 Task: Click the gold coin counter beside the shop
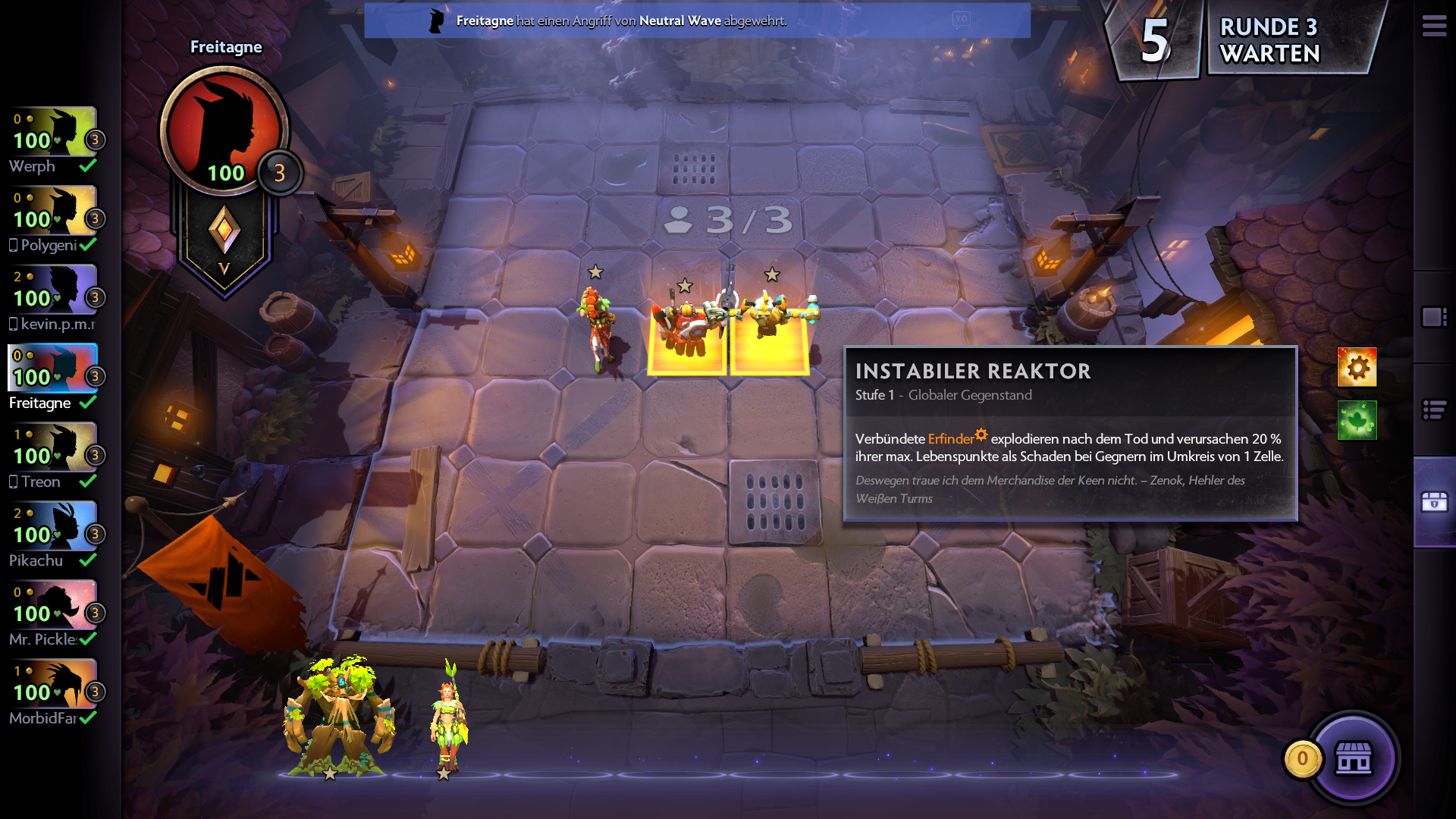(x=1302, y=758)
